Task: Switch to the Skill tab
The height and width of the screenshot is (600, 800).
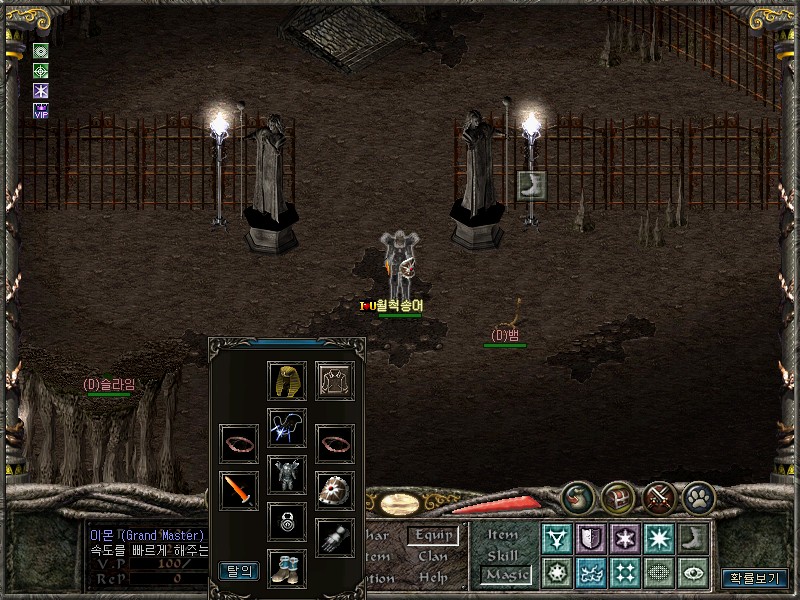Action: coord(503,555)
